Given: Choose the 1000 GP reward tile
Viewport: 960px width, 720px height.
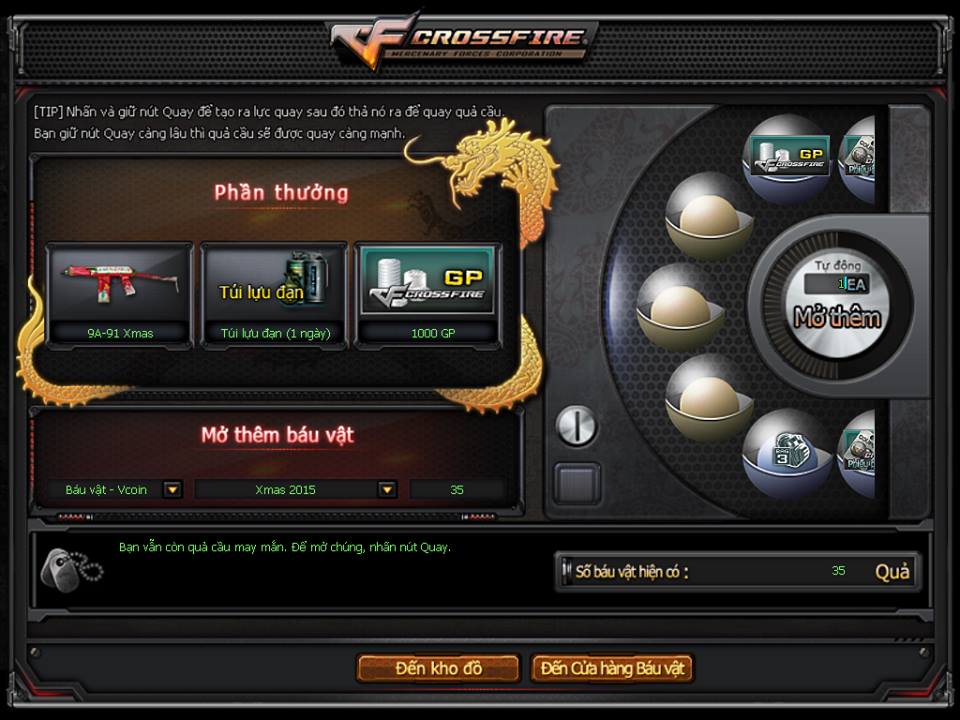Looking at the screenshot, I should 429,294.
